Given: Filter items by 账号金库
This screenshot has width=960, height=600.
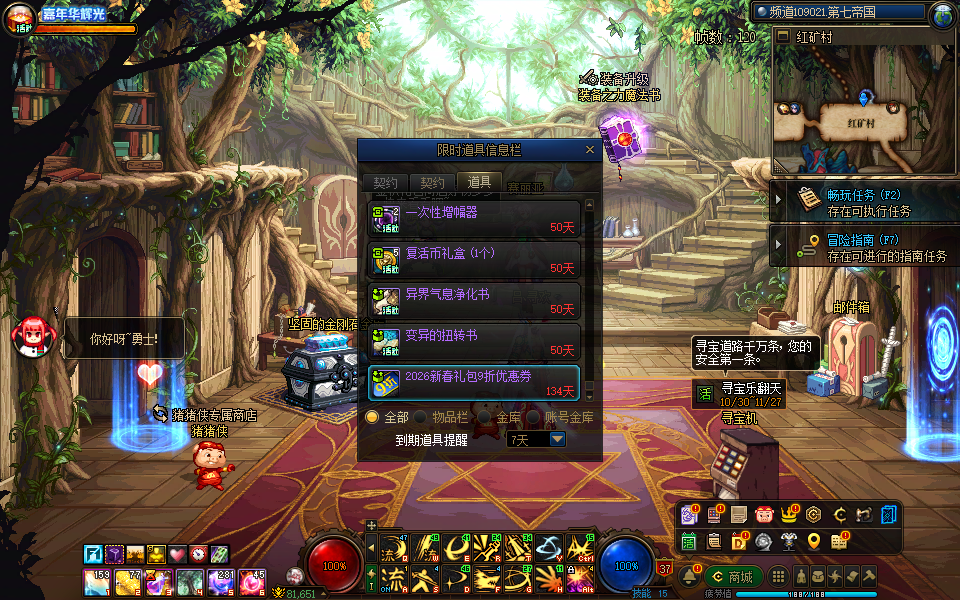Looking at the screenshot, I should click(534, 417).
